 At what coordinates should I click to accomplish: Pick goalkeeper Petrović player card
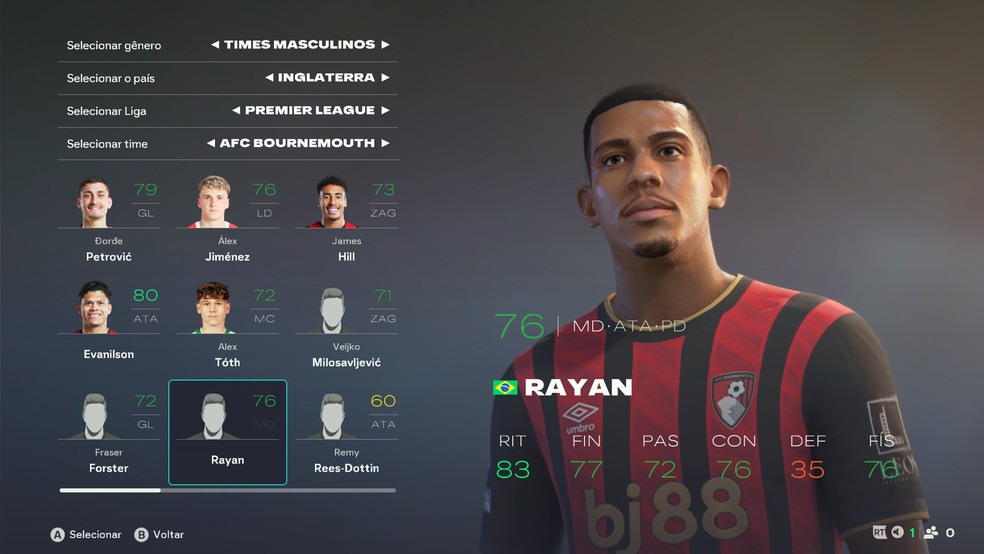tap(109, 220)
